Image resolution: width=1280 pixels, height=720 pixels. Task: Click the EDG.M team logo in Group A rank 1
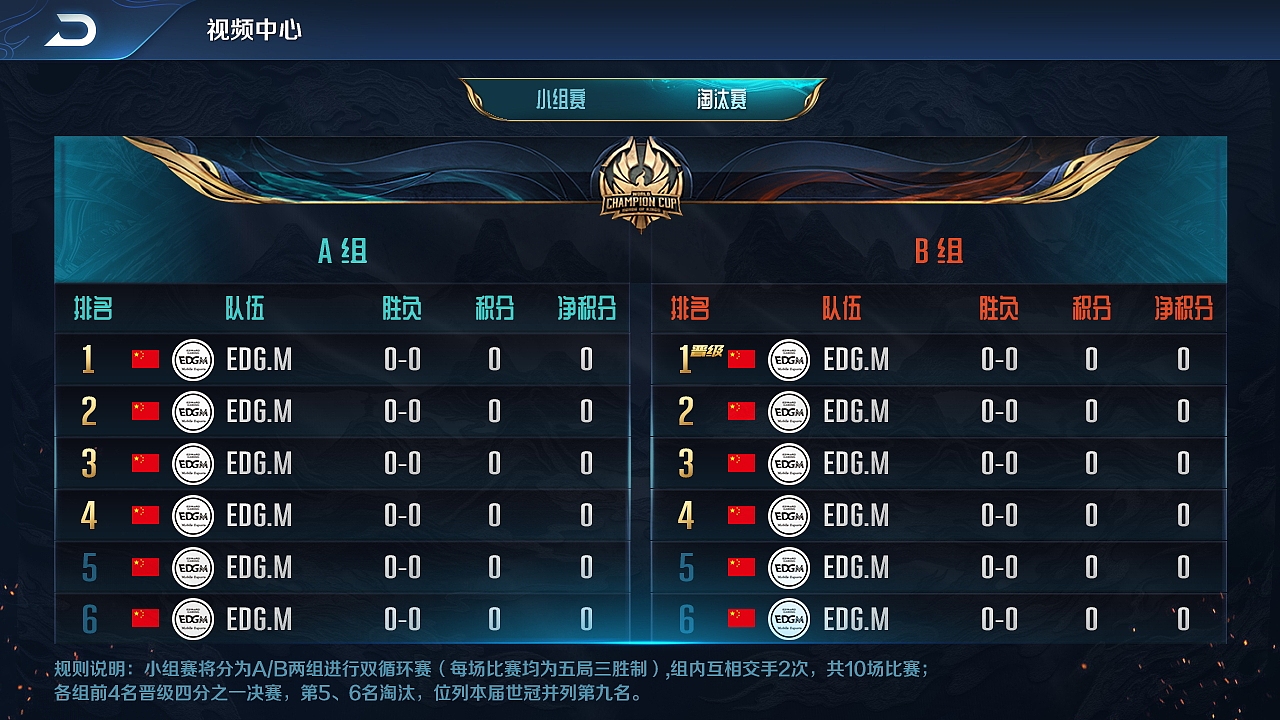point(193,360)
